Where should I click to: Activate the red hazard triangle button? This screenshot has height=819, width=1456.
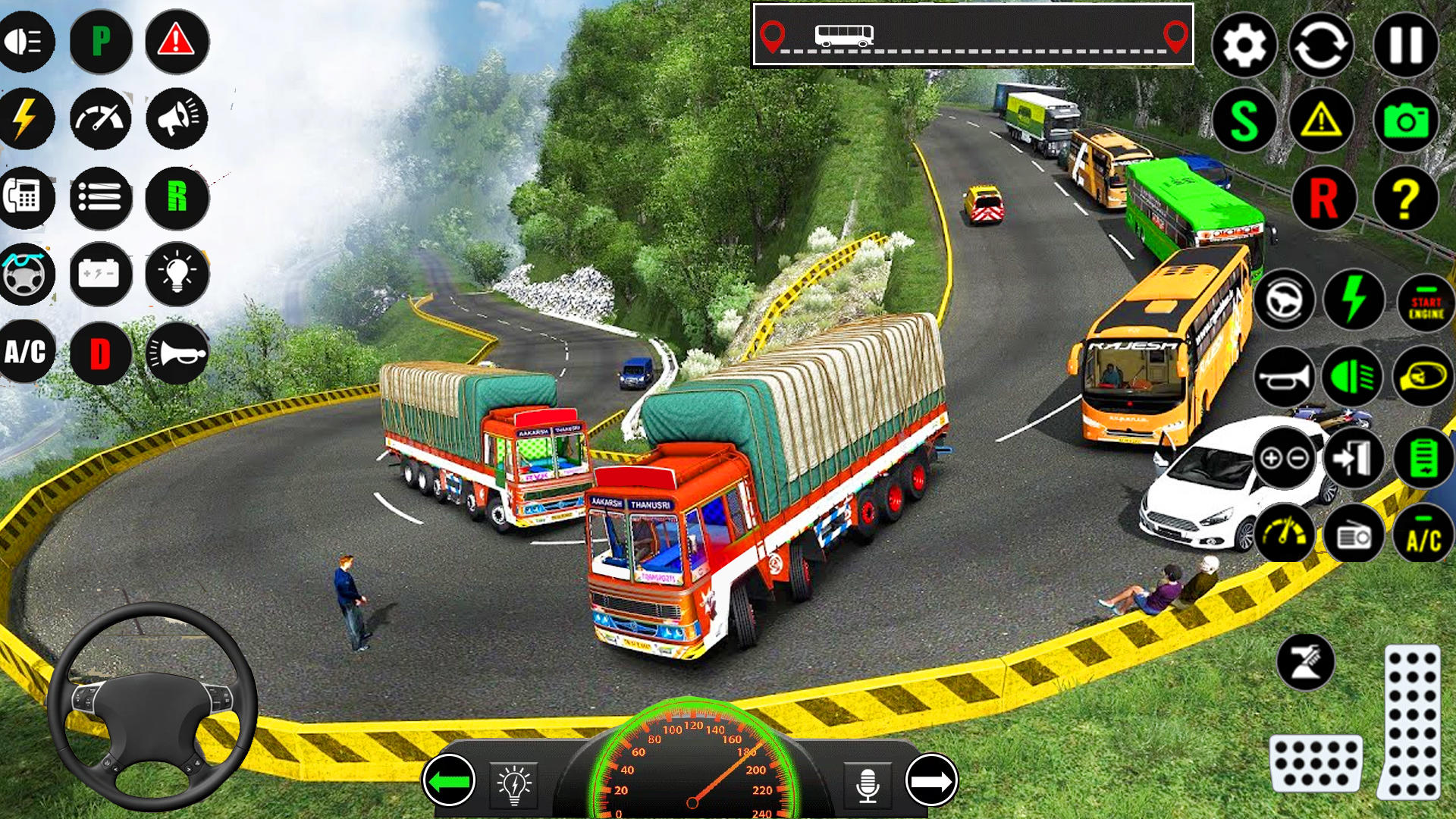(177, 42)
